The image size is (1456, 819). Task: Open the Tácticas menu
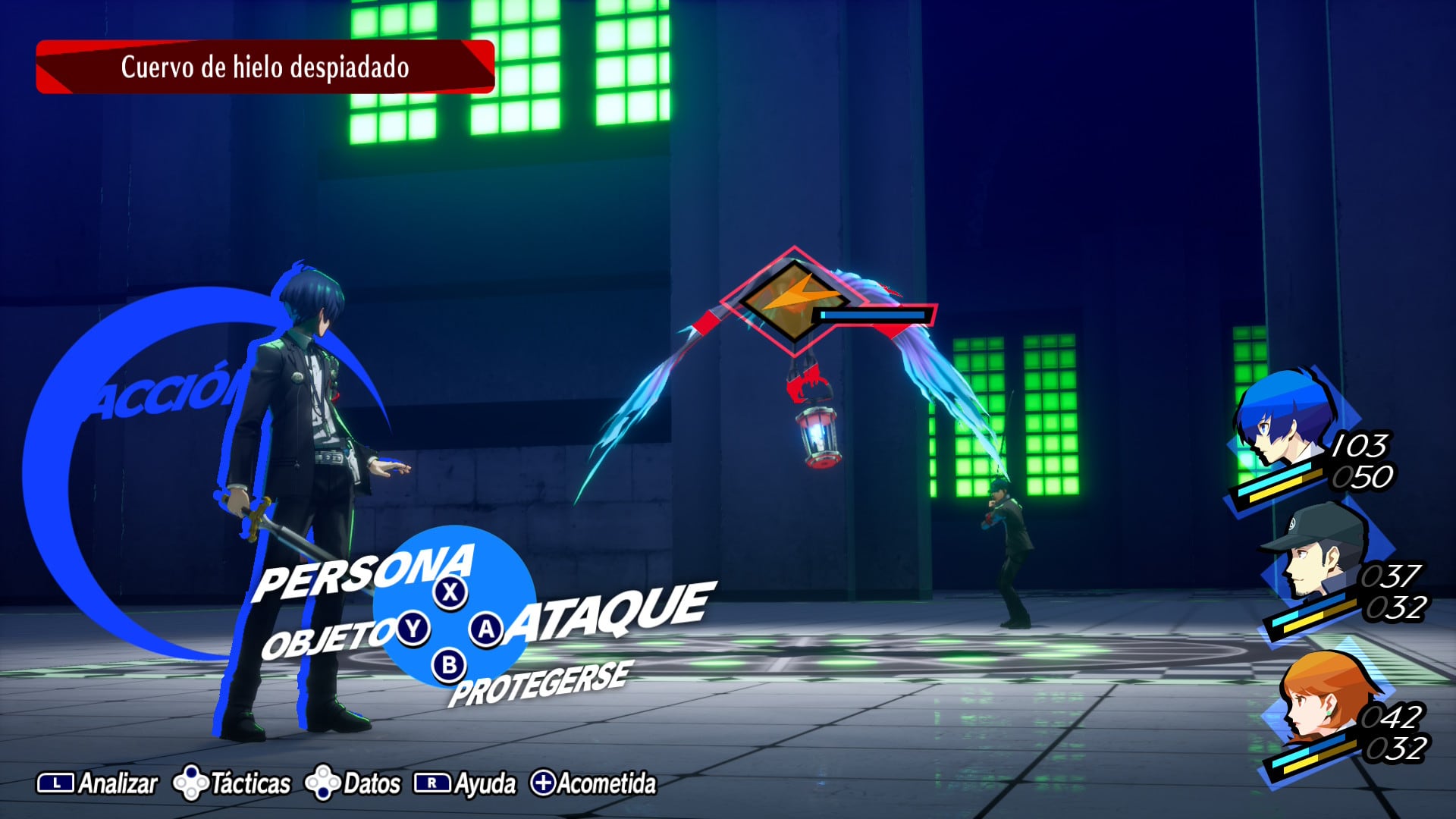[x=233, y=783]
